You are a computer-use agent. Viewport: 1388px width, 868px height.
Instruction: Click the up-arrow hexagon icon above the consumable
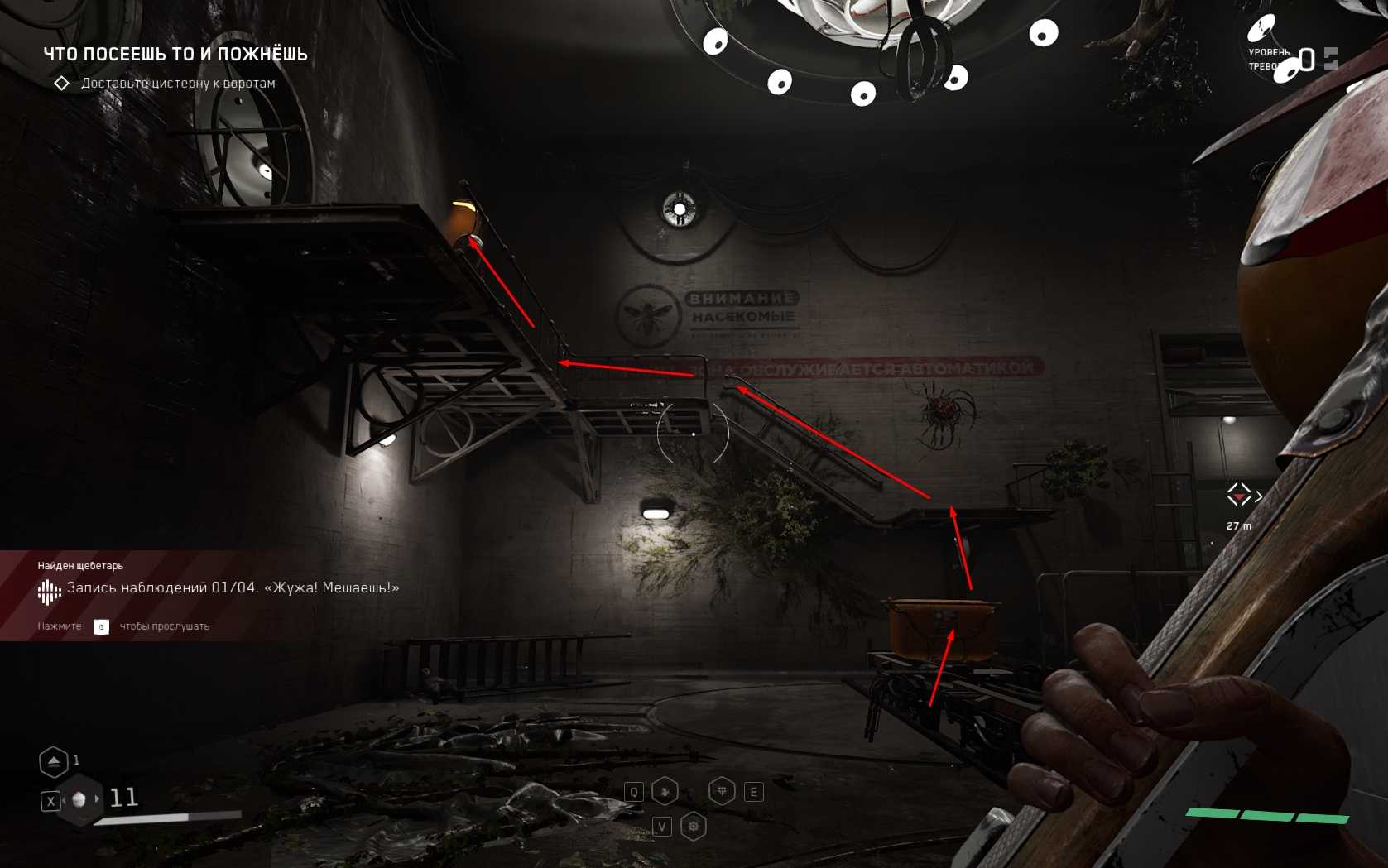pyautogui.click(x=54, y=761)
